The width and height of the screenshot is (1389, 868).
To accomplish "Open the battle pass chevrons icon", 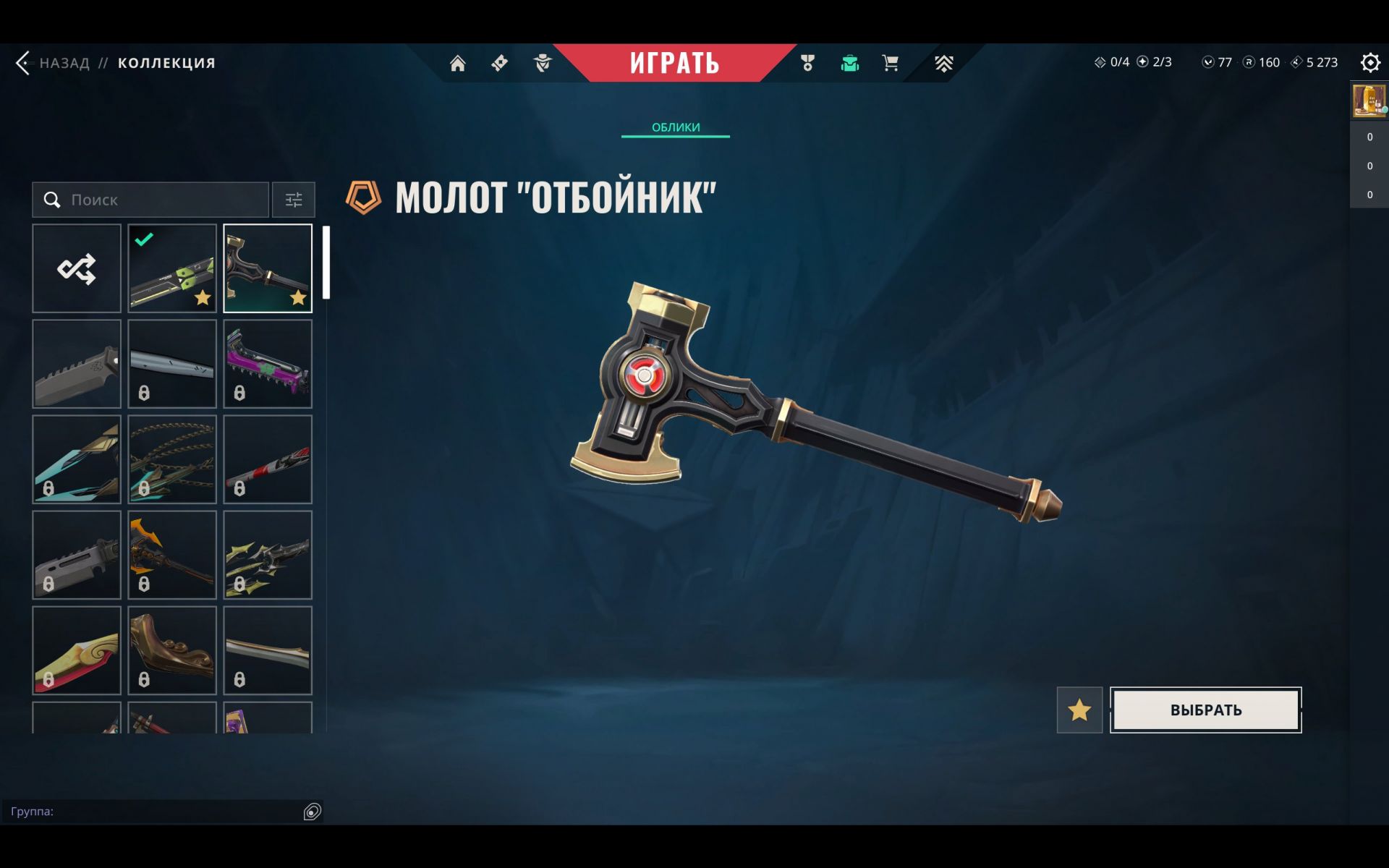I will coord(943,64).
